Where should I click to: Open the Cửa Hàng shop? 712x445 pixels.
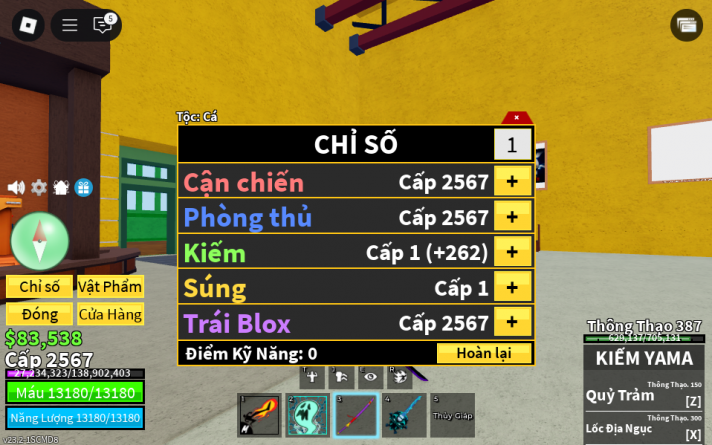pos(110,314)
